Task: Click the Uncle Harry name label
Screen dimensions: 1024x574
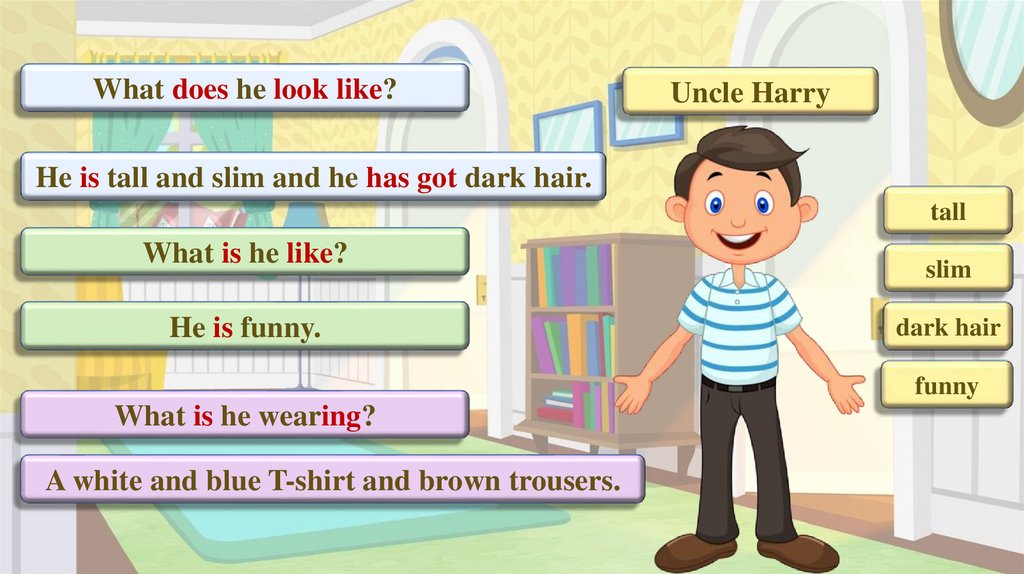Action: point(750,93)
